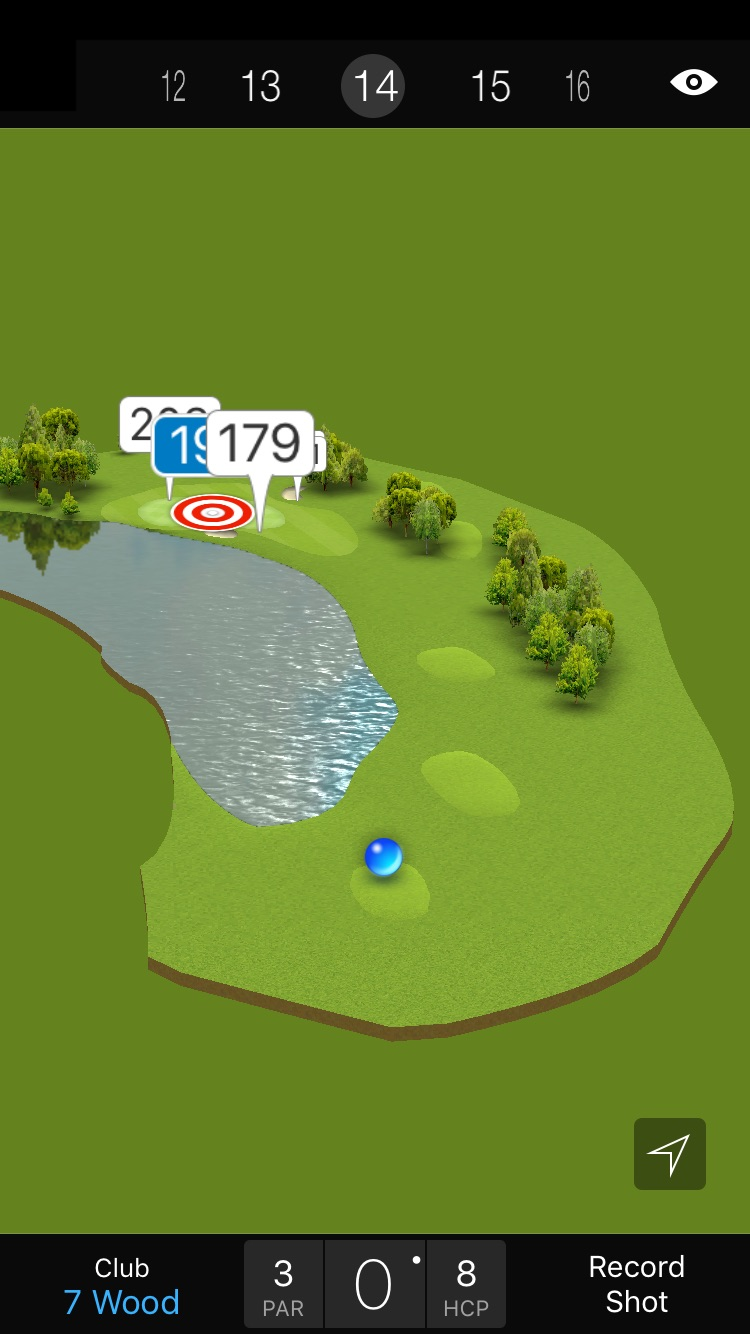Tap the red bullseye target on green
The width and height of the screenshot is (750, 1334).
pos(212,513)
